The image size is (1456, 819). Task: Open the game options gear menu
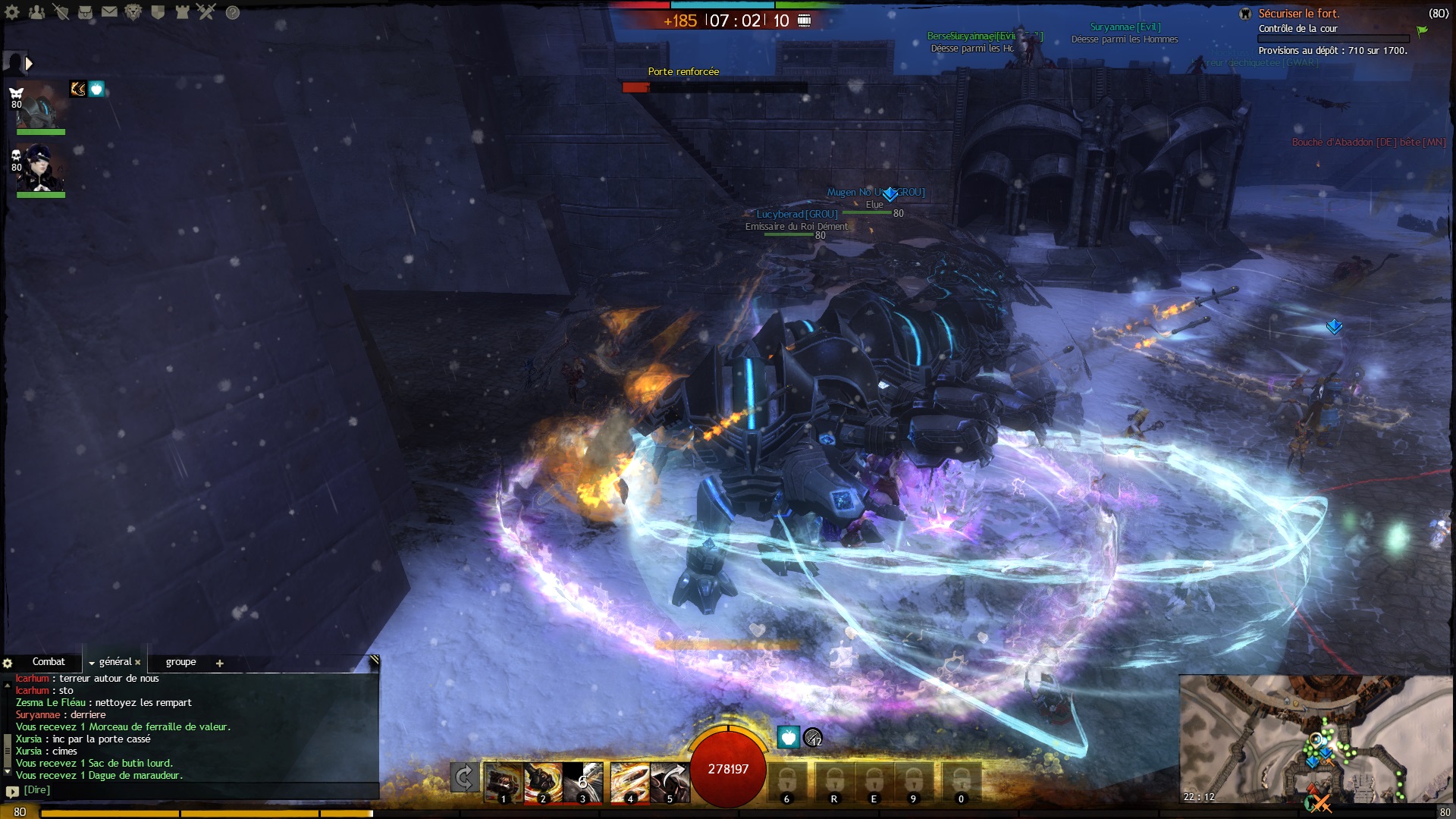13,12
